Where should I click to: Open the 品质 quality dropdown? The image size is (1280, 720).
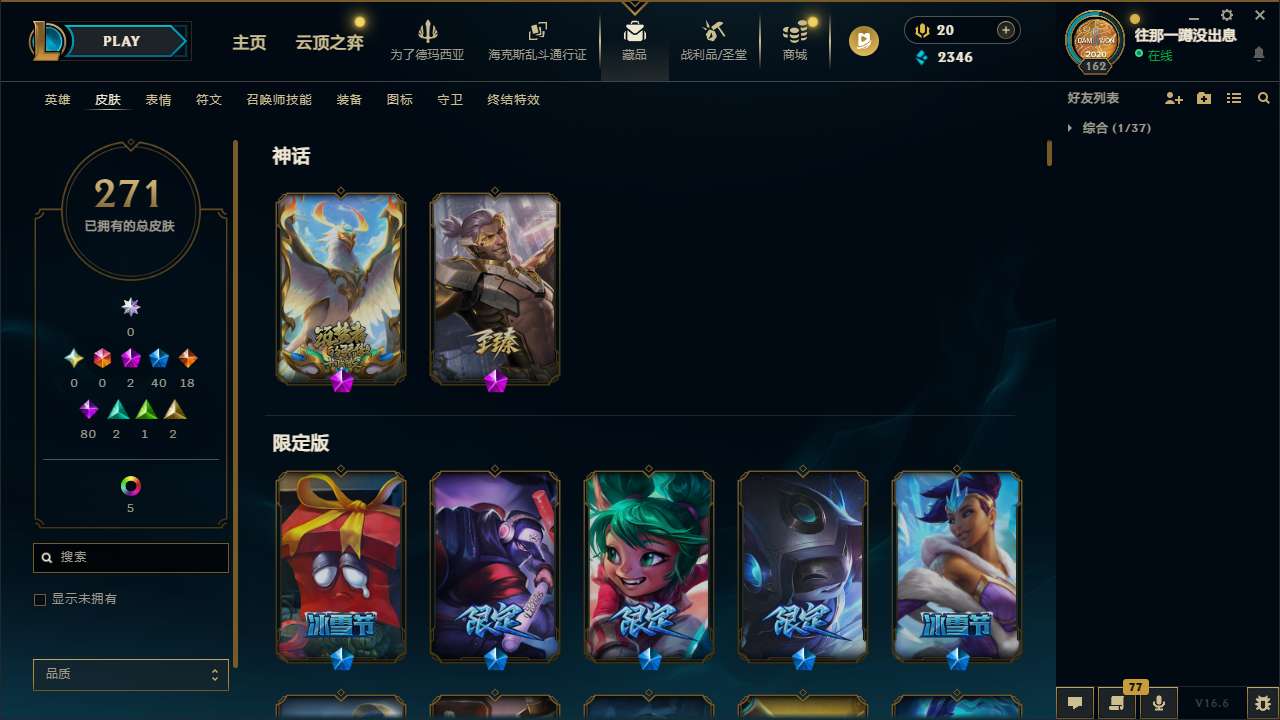tap(130, 674)
